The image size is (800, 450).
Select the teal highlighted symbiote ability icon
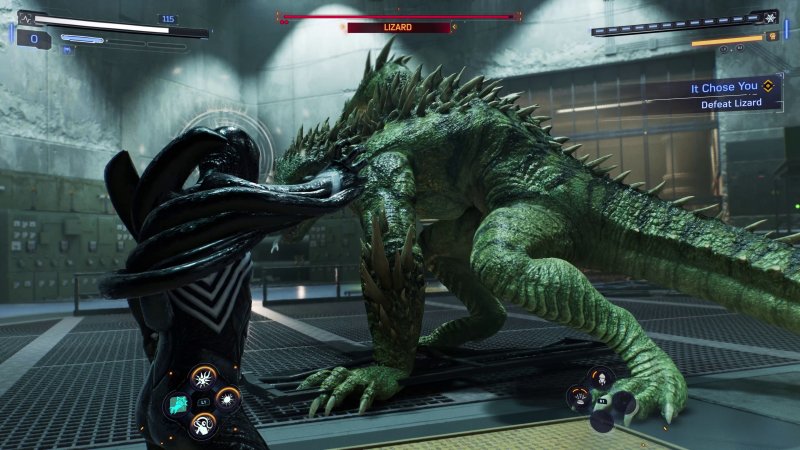(x=176, y=403)
